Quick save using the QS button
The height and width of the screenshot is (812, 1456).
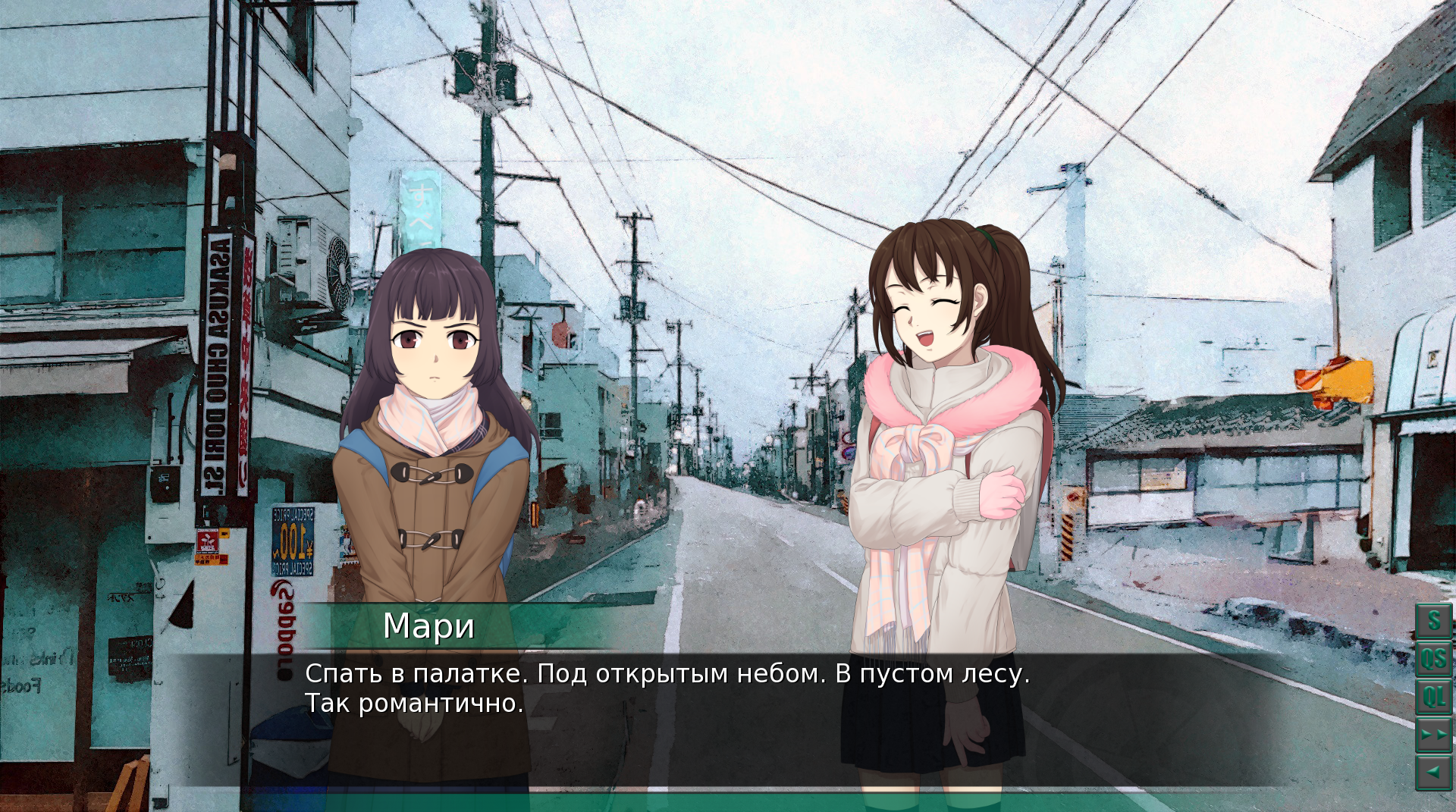click(x=1433, y=658)
